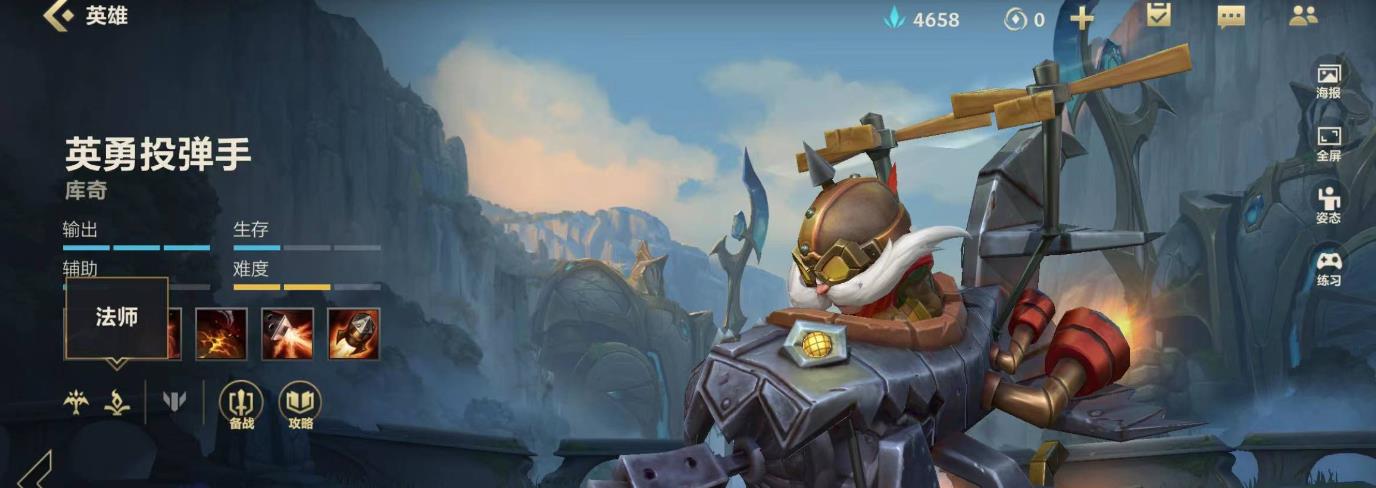Select the Gatling gun ability icon

point(288,334)
